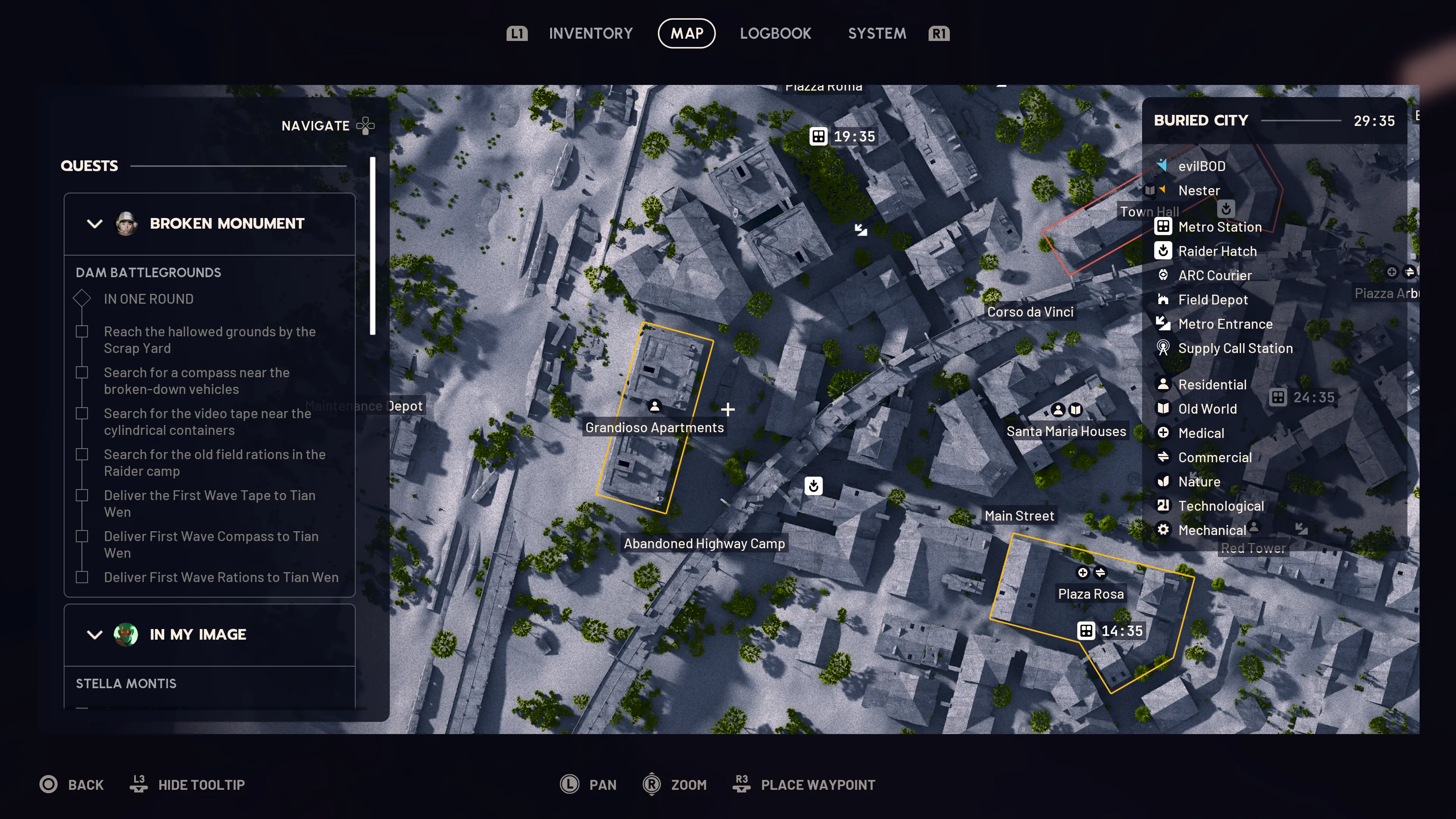Collapse the Broken Monument quest
This screenshot has width=1456, height=819.
(x=94, y=224)
